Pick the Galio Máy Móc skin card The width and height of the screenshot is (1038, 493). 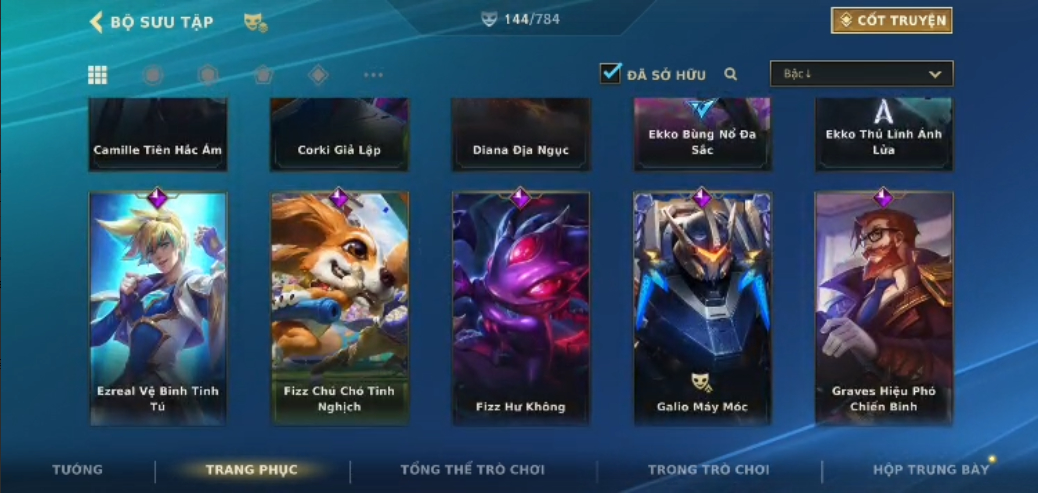pos(702,308)
